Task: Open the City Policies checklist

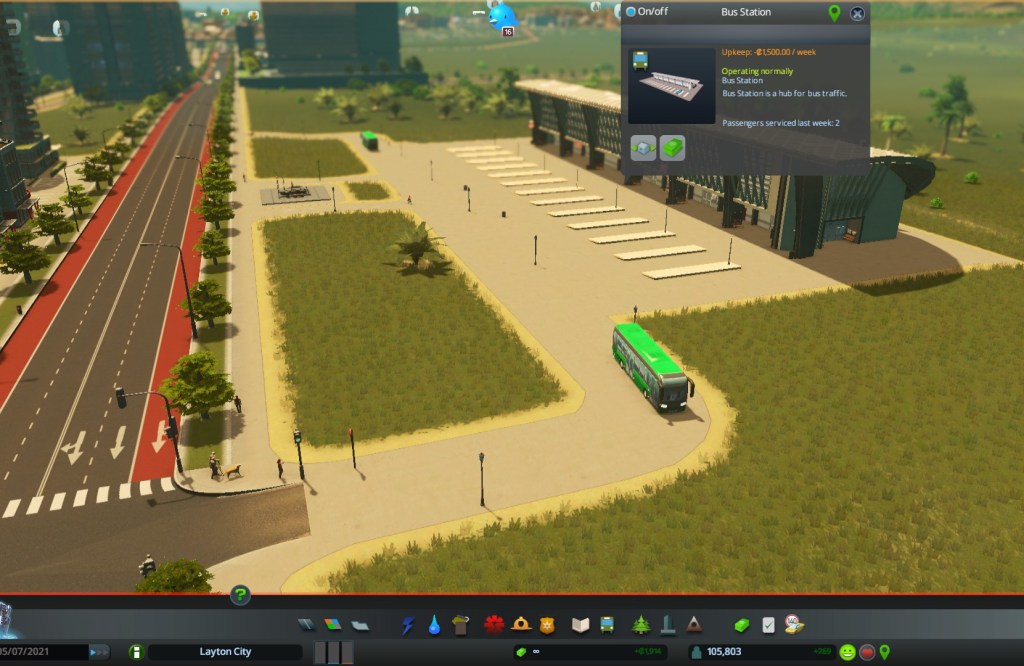Action: click(x=768, y=625)
